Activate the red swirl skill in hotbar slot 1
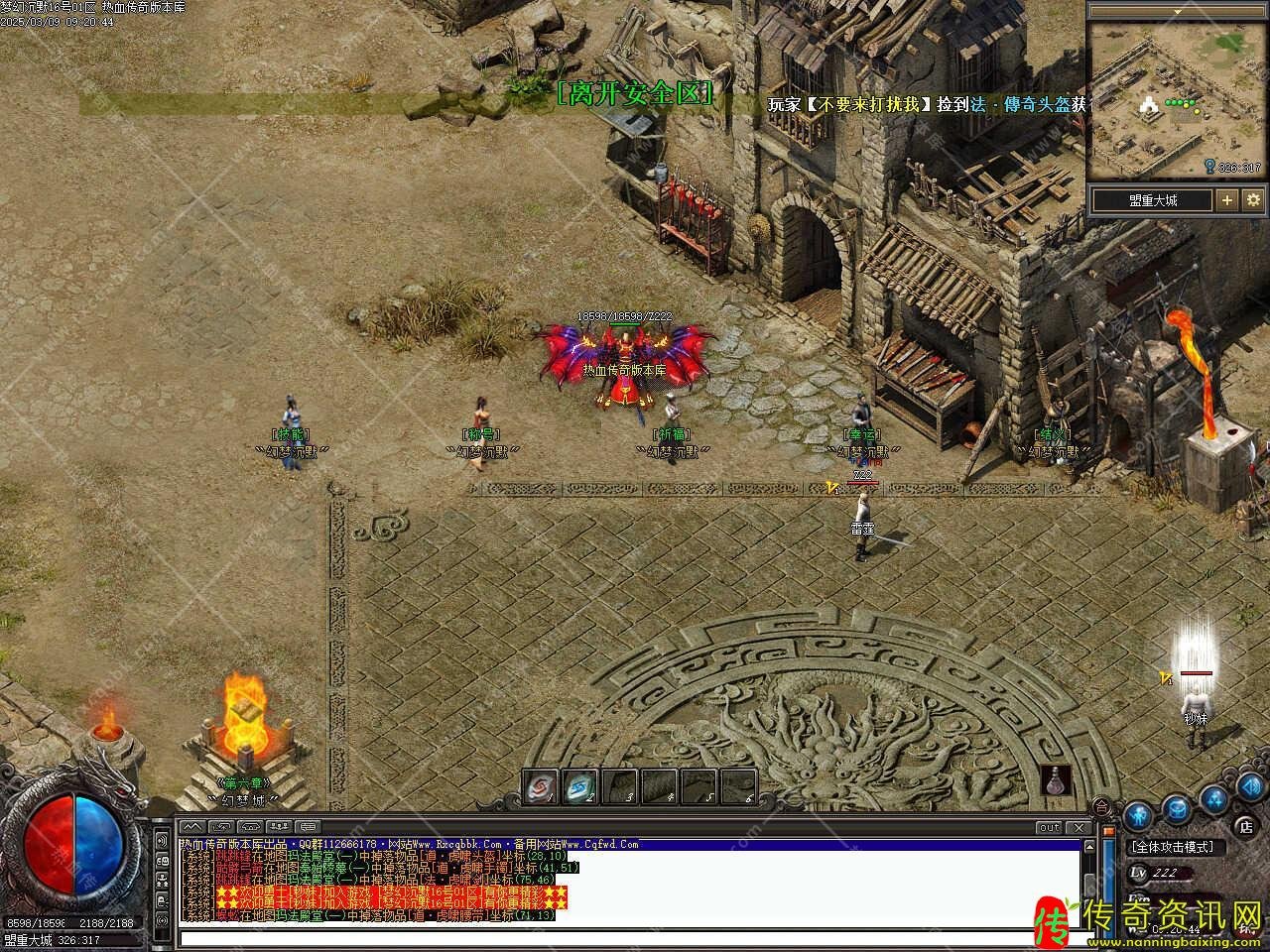Image resolution: width=1270 pixels, height=952 pixels. pos(540,787)
